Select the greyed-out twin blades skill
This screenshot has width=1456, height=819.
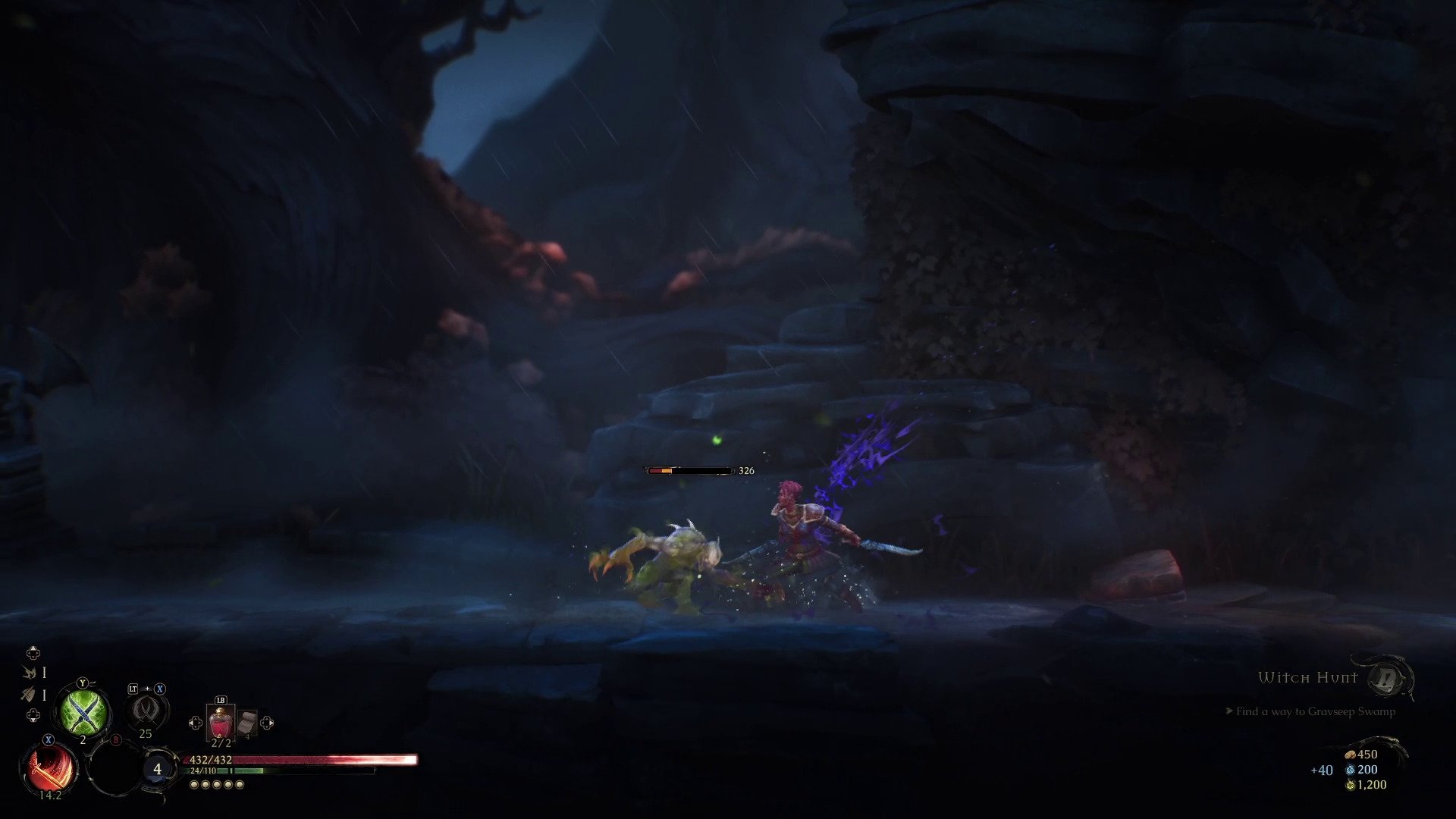pos(146,710)
